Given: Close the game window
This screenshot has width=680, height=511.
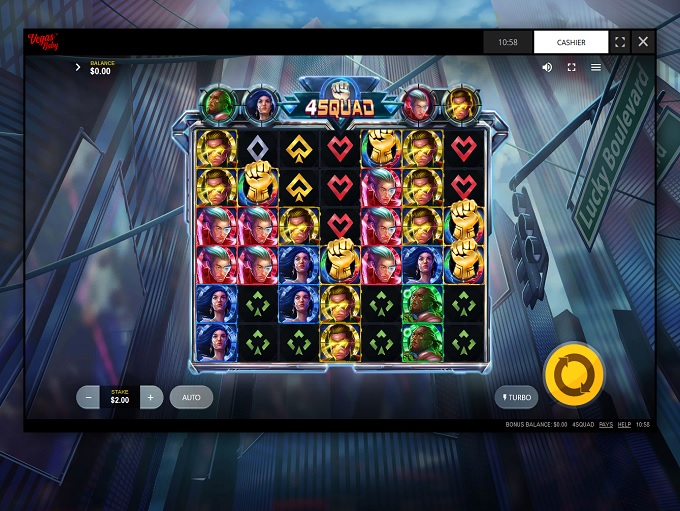Looking at the screenshot, I should click(643, 42).
